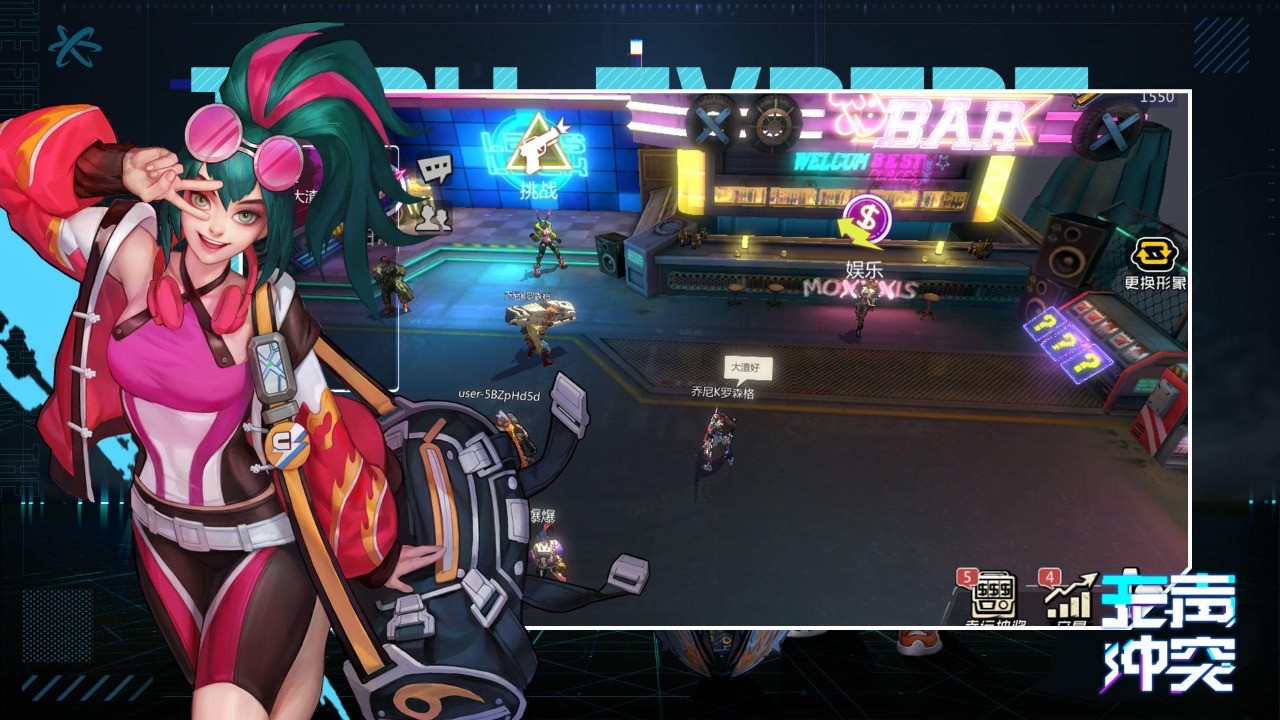
Task: Open the slot machine lucky draw icon
Action: 993,596
